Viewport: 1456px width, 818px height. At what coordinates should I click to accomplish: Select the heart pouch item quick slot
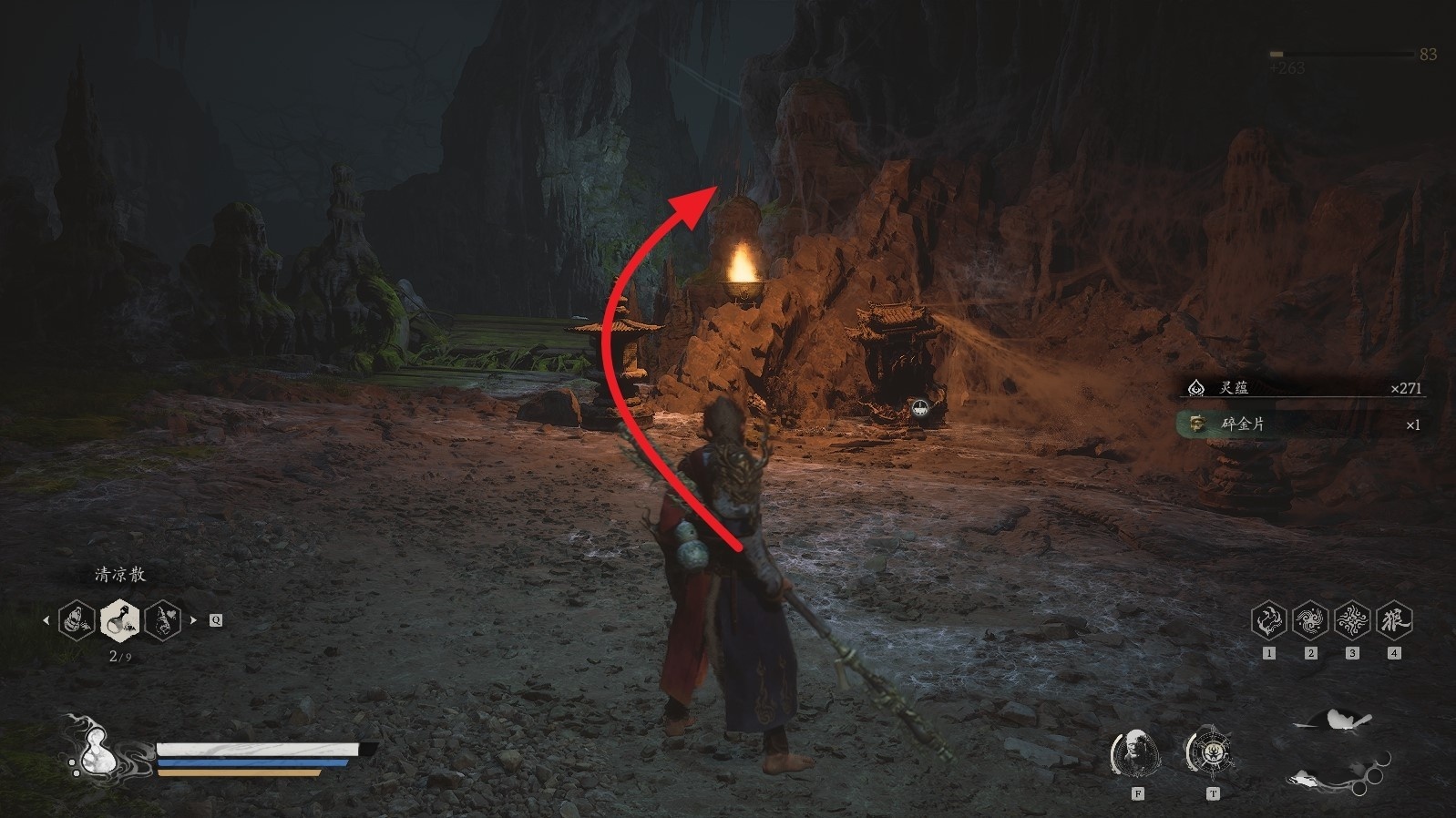(162, 620)
